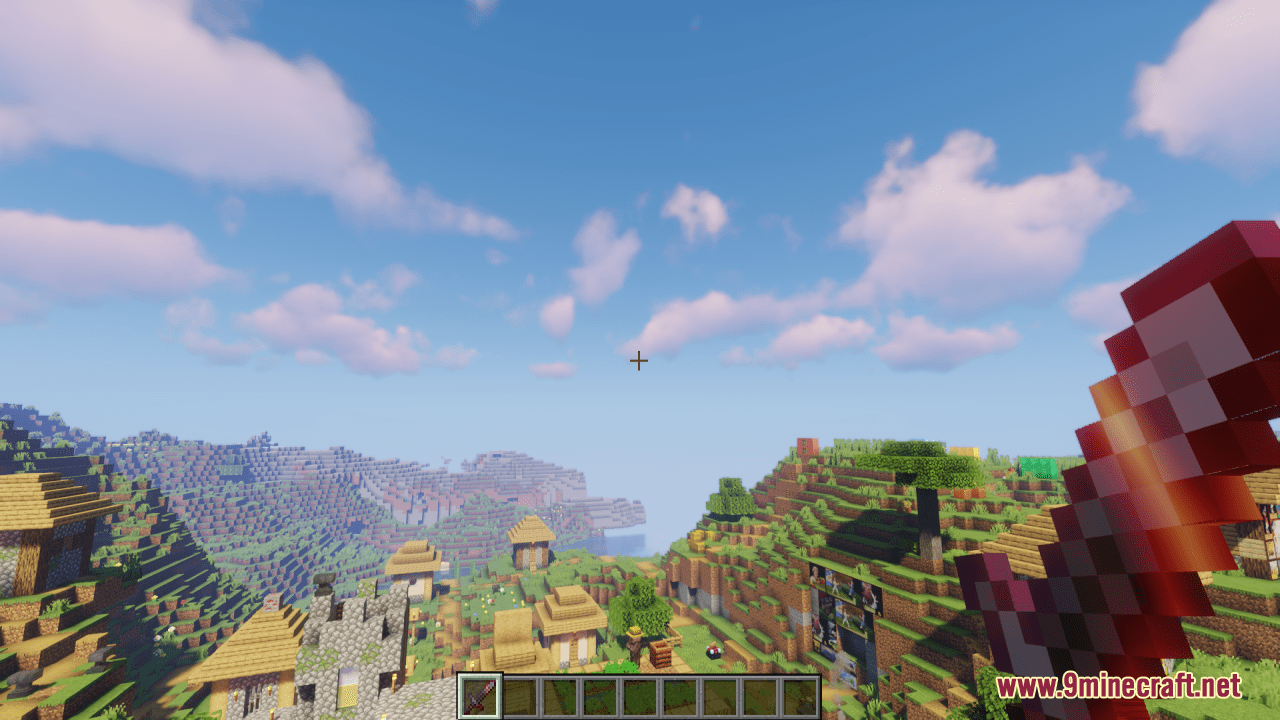Click the crosshair at screen center
Viewport: 1280px width, 720px height.
[639, 360]
